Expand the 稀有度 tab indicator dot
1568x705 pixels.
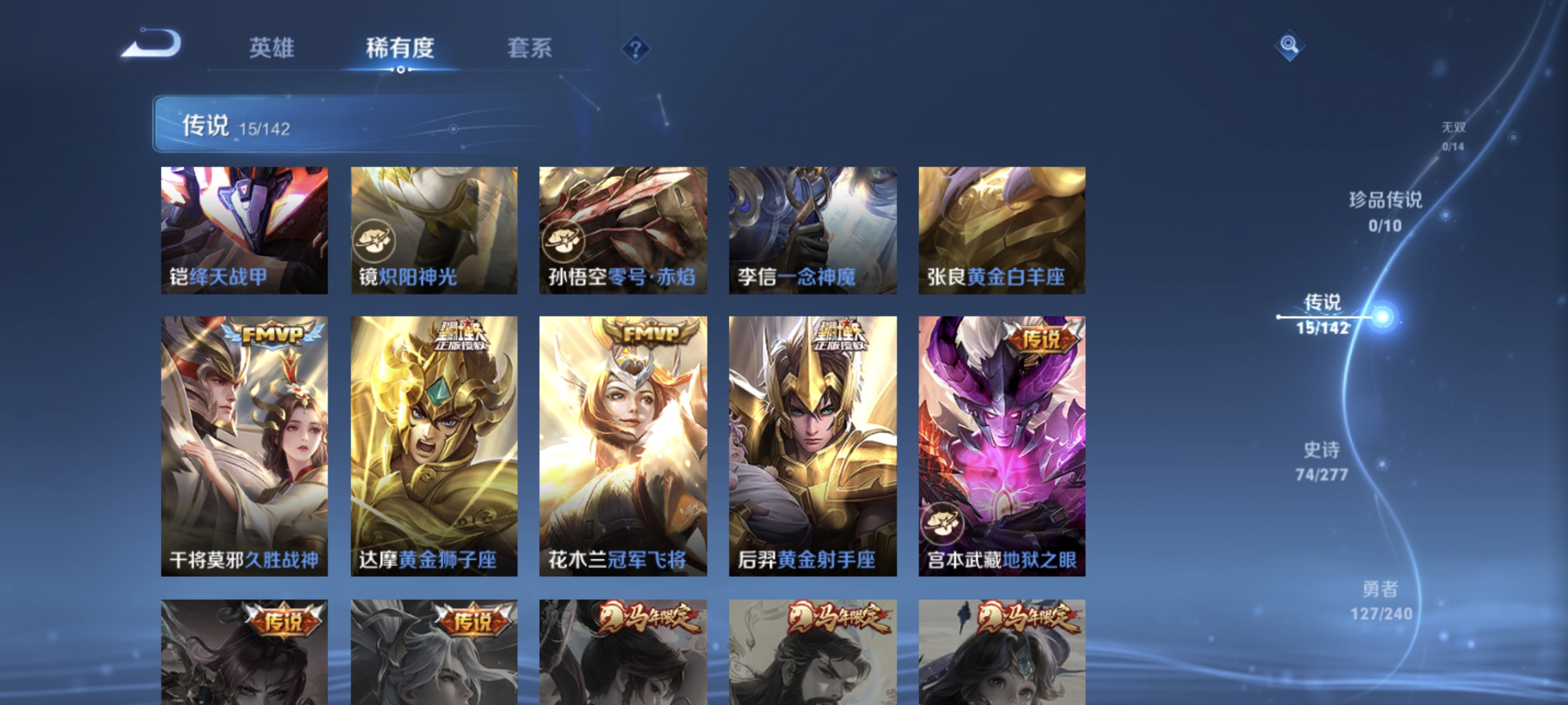pos(400,69)
